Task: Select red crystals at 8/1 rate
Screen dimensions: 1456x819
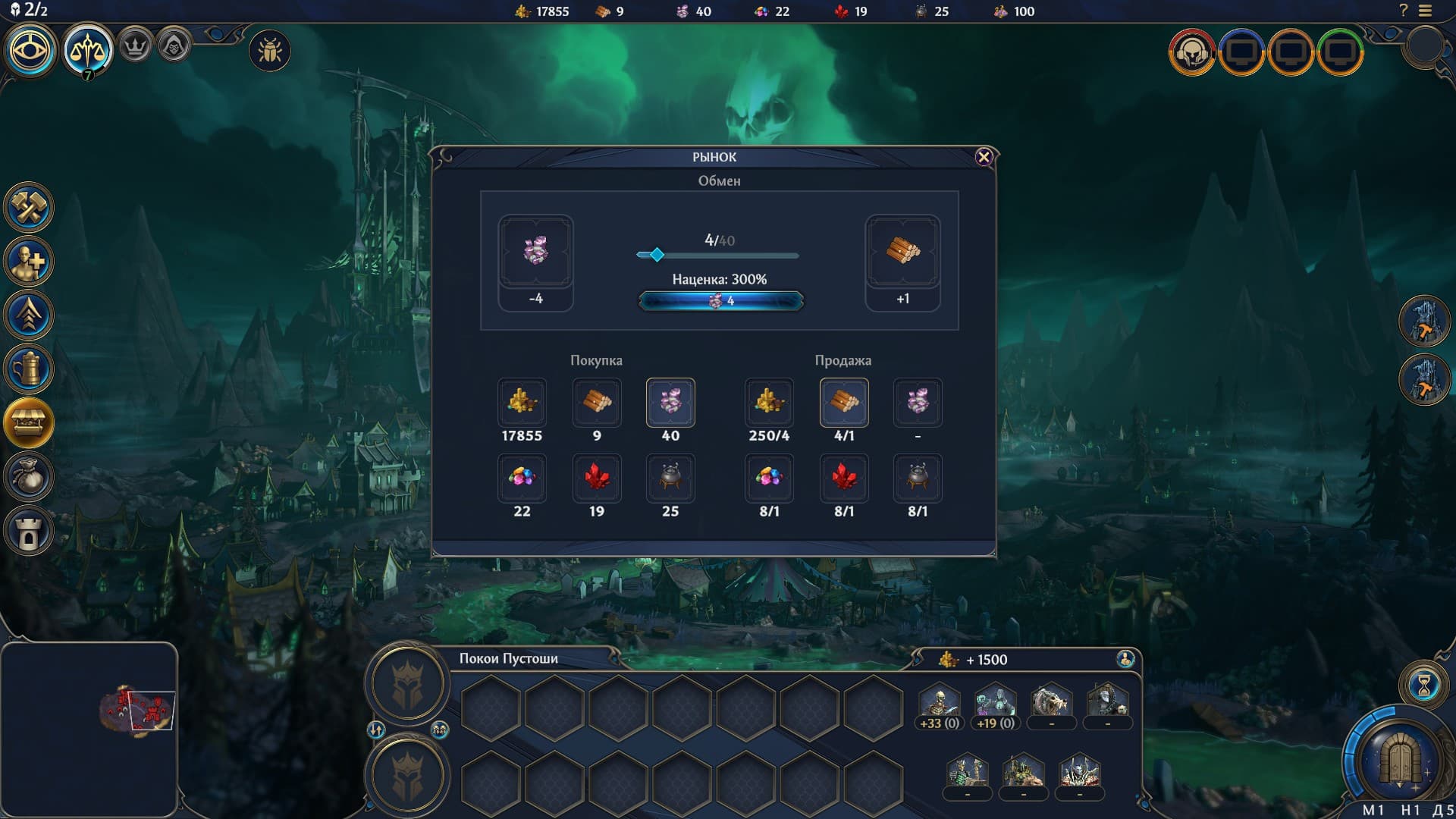Action: pyautogui.click(x=843, y=478)
